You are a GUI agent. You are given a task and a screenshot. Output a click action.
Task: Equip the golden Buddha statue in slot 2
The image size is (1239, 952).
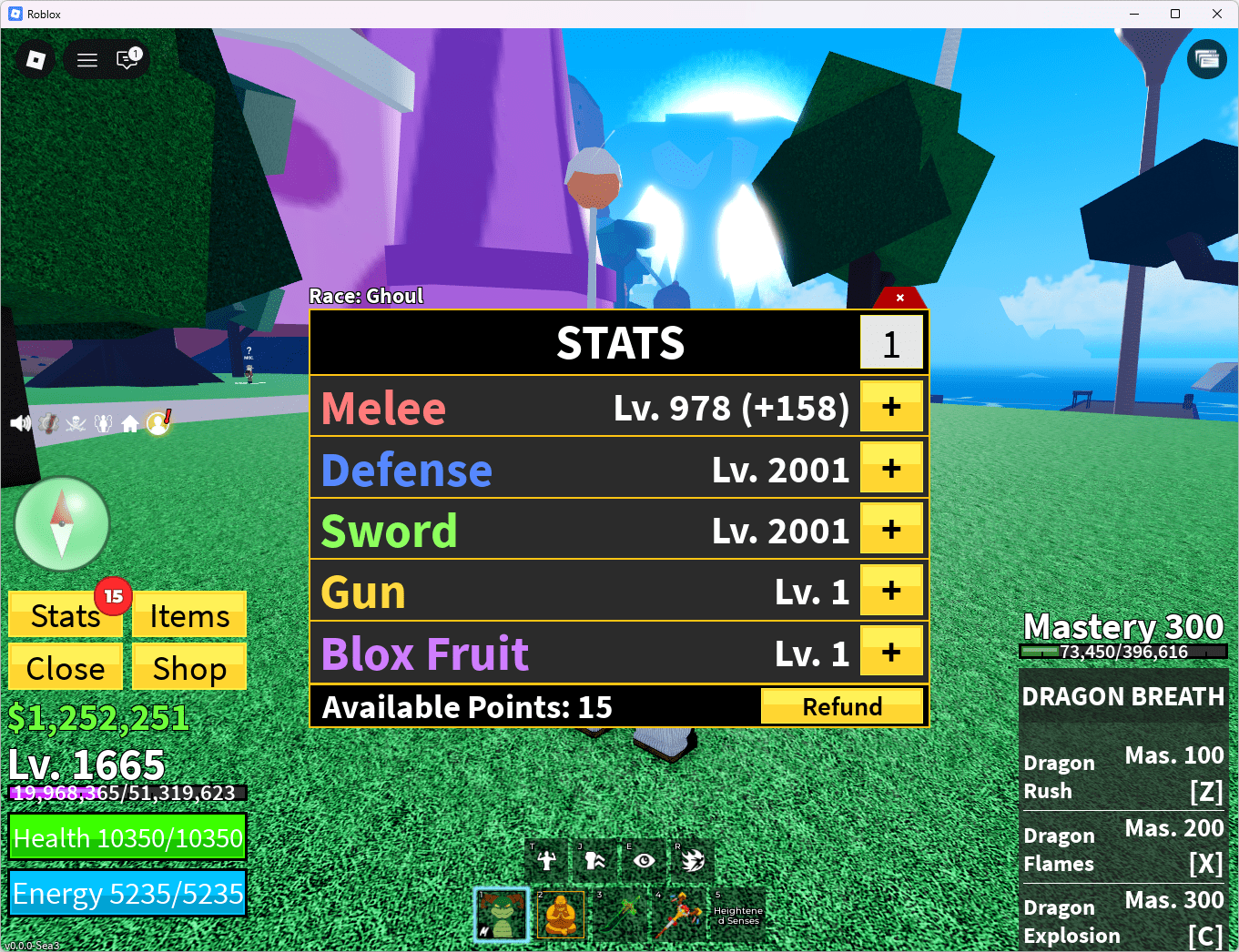560,914
